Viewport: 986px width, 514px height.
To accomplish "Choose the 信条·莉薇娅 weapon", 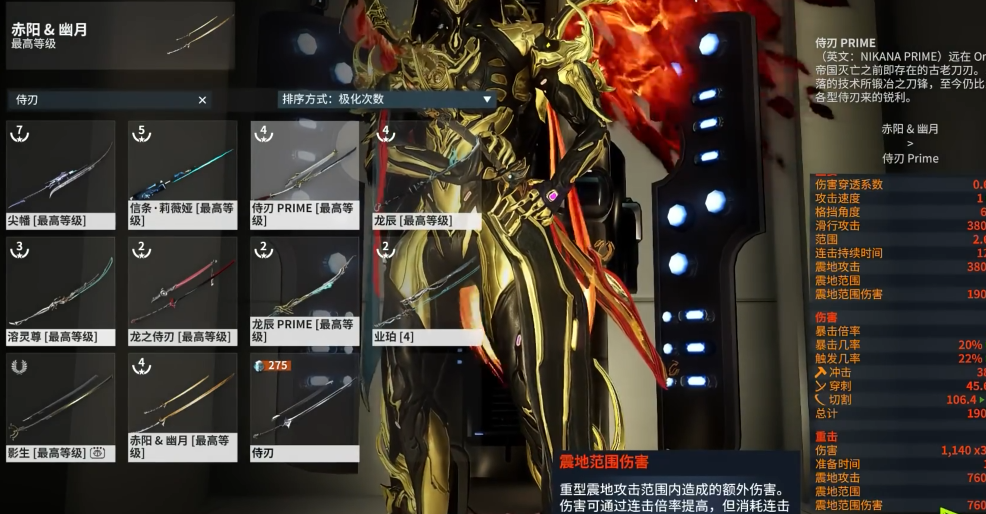I will (182, 175).
